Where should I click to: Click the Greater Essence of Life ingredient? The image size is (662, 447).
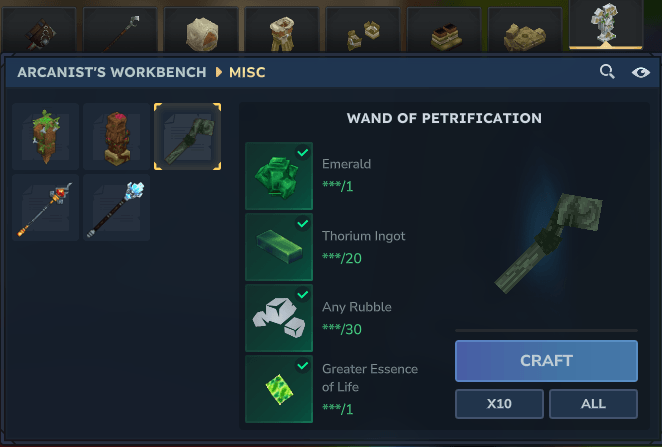pos(278,388)
